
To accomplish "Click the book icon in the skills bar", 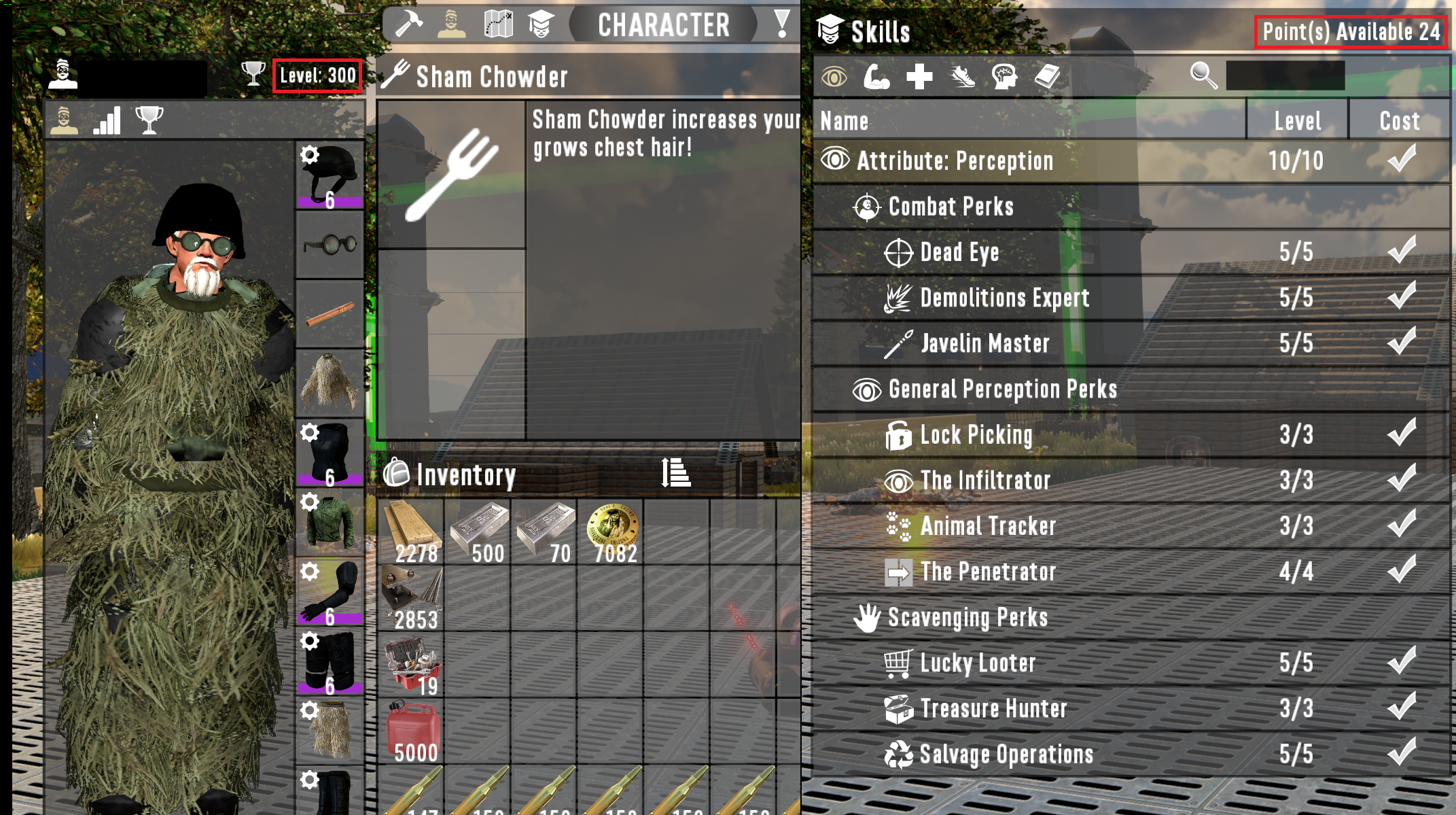I will coord(1047,77).
